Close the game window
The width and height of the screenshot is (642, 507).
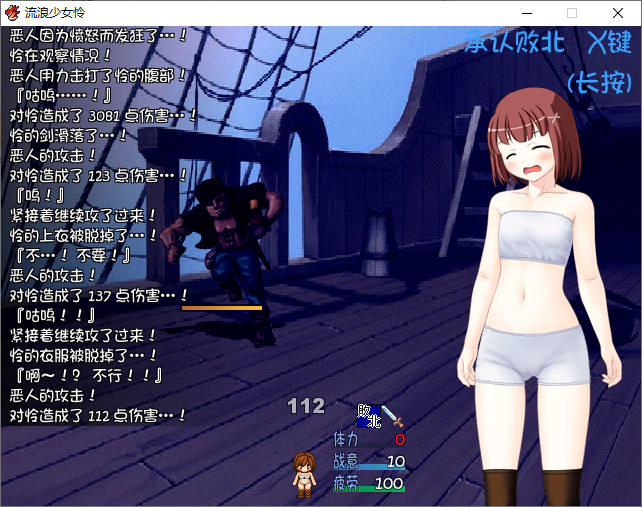(618, 13)
